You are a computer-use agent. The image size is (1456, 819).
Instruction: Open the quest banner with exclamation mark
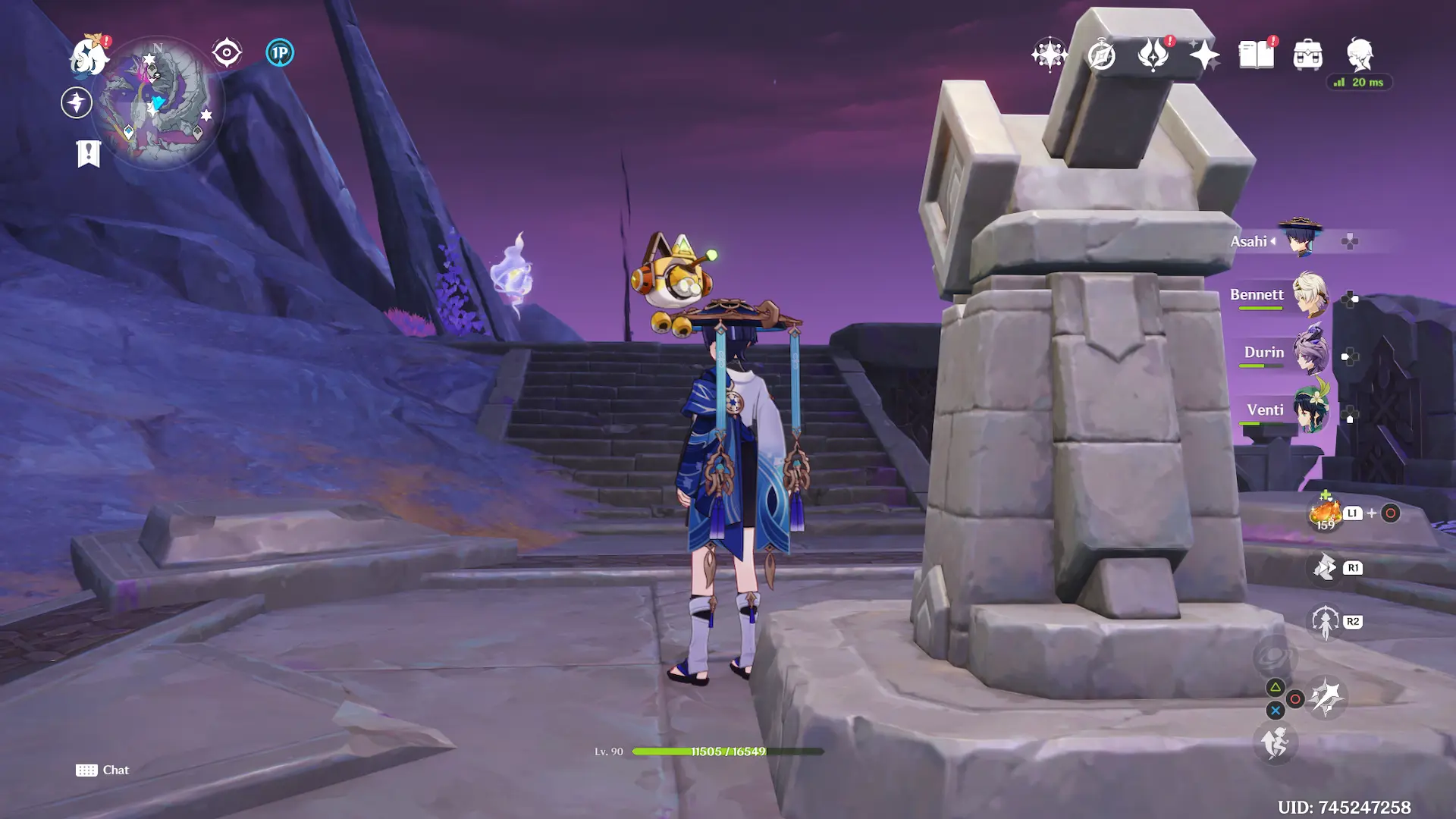click(x=89, y=153)
